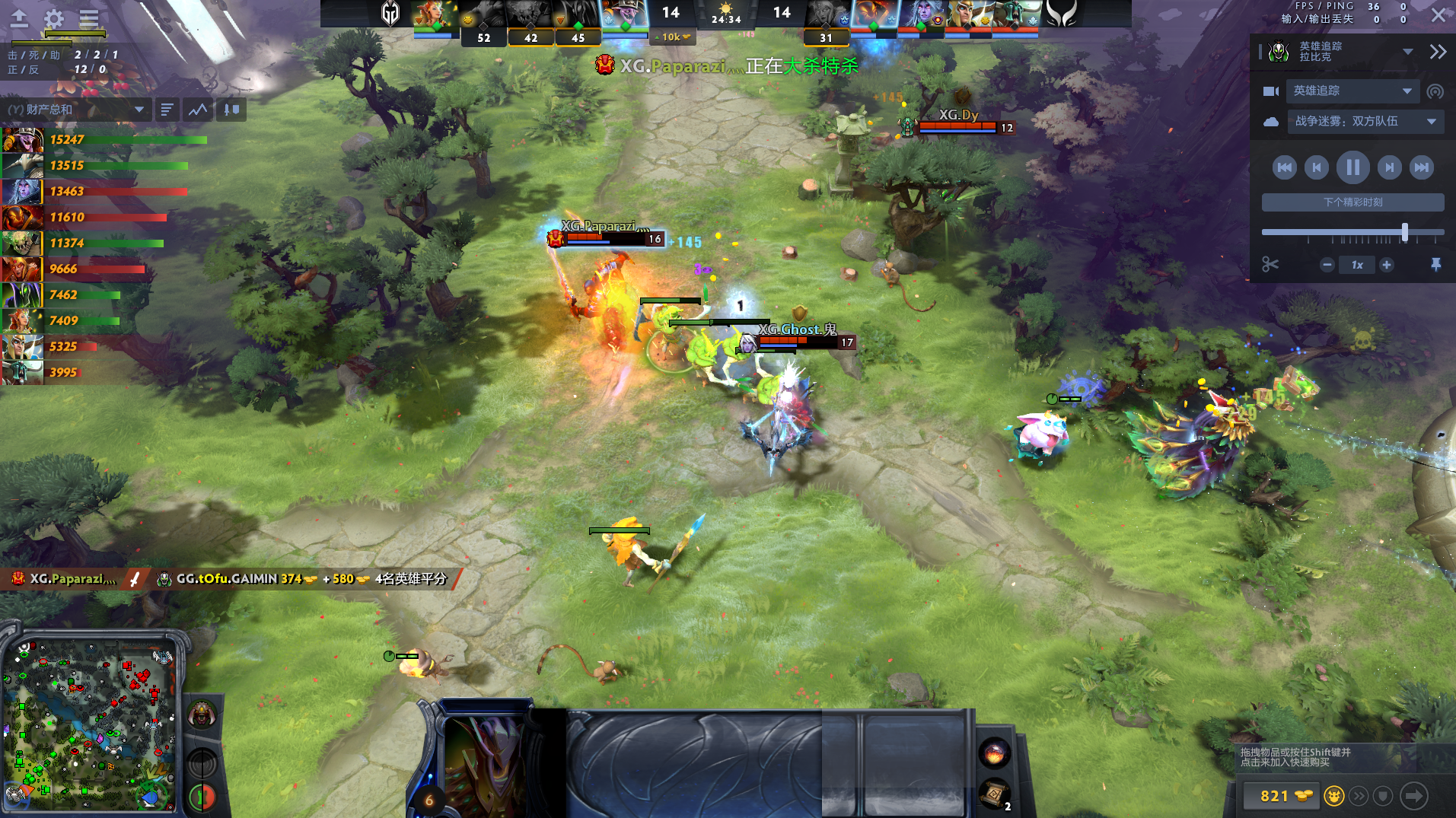Click the minimap
The image size is (1456, 818).
click(91, 723)
